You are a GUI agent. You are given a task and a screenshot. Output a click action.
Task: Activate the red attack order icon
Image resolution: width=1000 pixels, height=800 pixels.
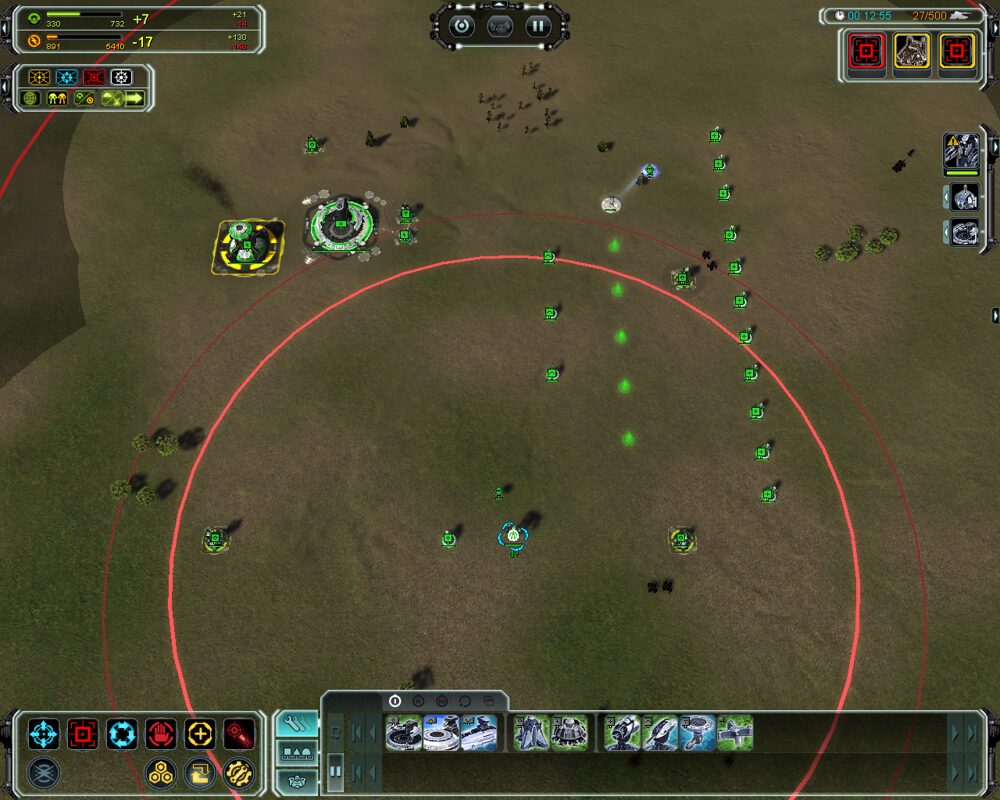pyautogui.click(x=83, y=735)
